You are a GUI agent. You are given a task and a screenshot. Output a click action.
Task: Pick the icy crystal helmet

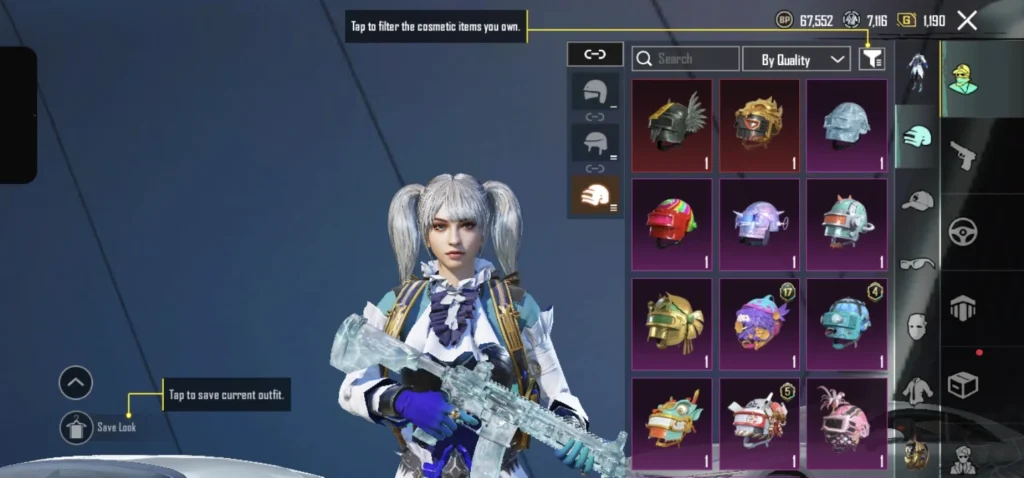pos(846,125)
